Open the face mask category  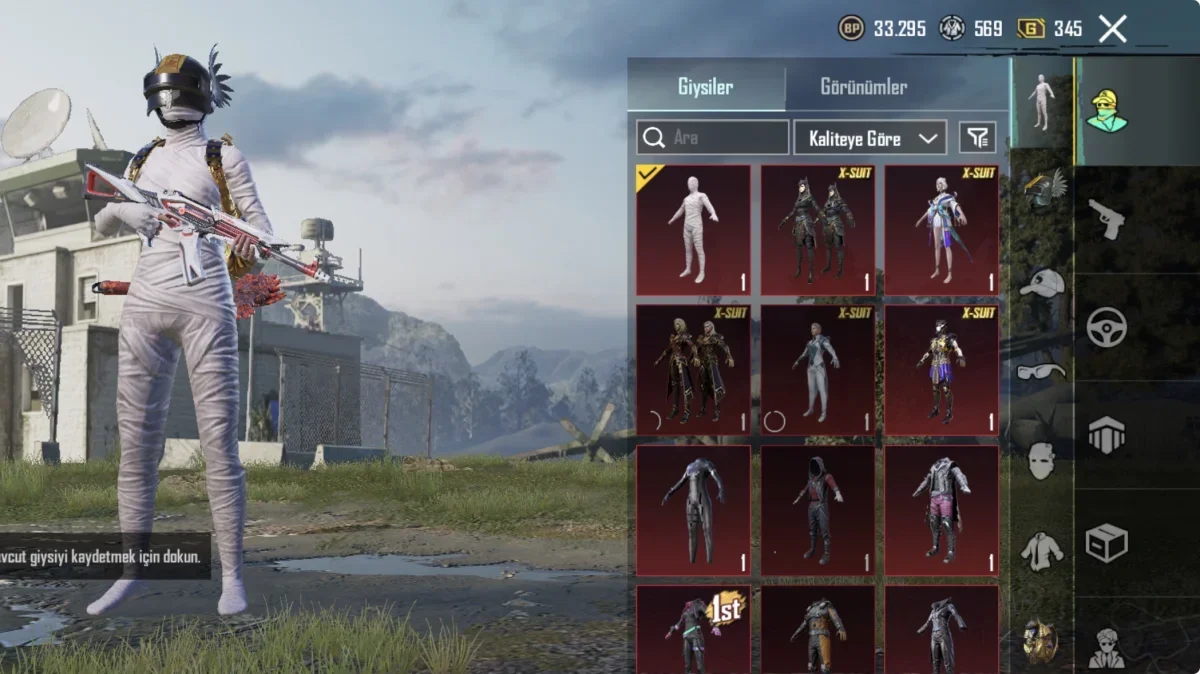(1041, 460)
